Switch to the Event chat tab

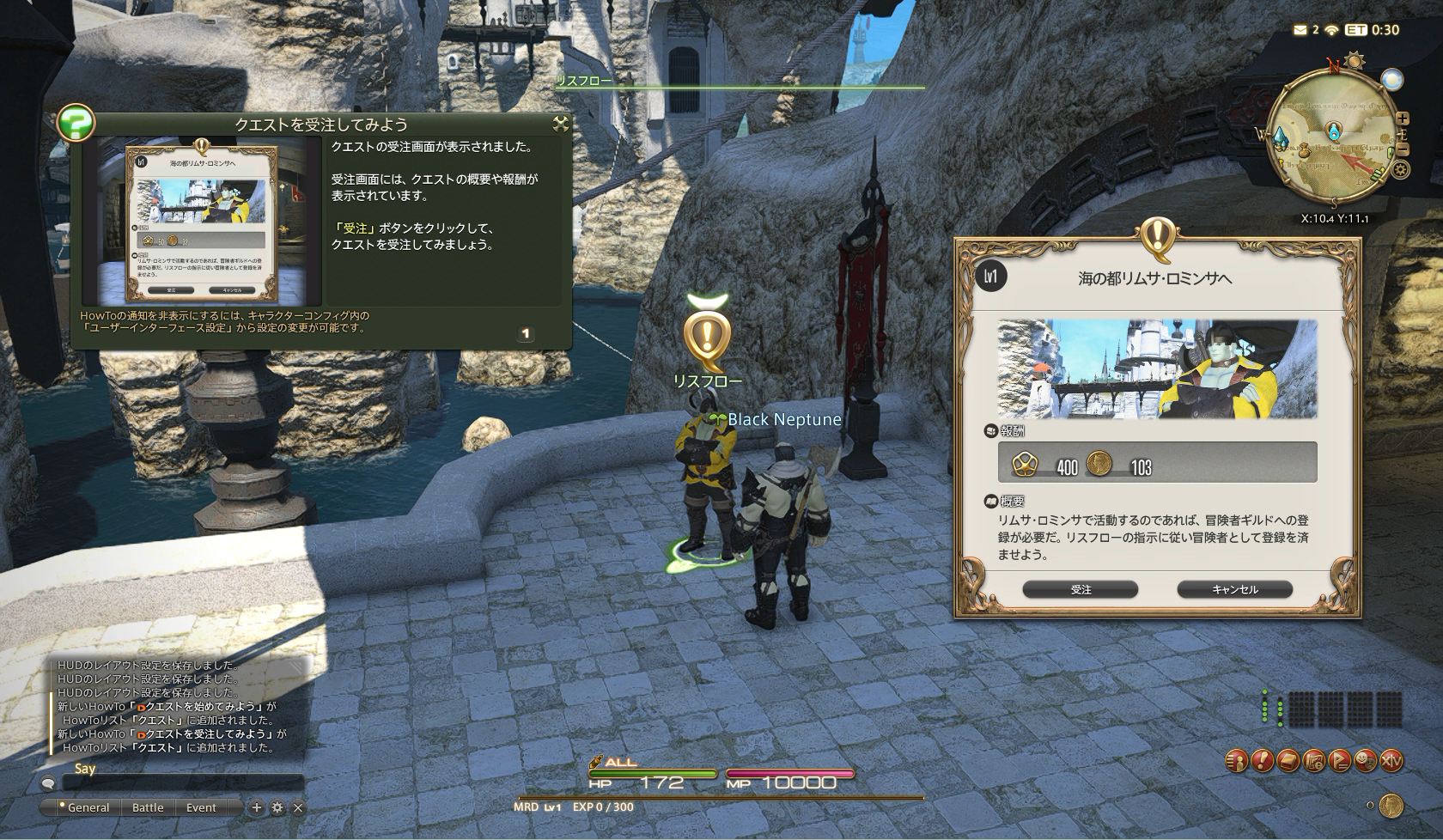(201, 807)
